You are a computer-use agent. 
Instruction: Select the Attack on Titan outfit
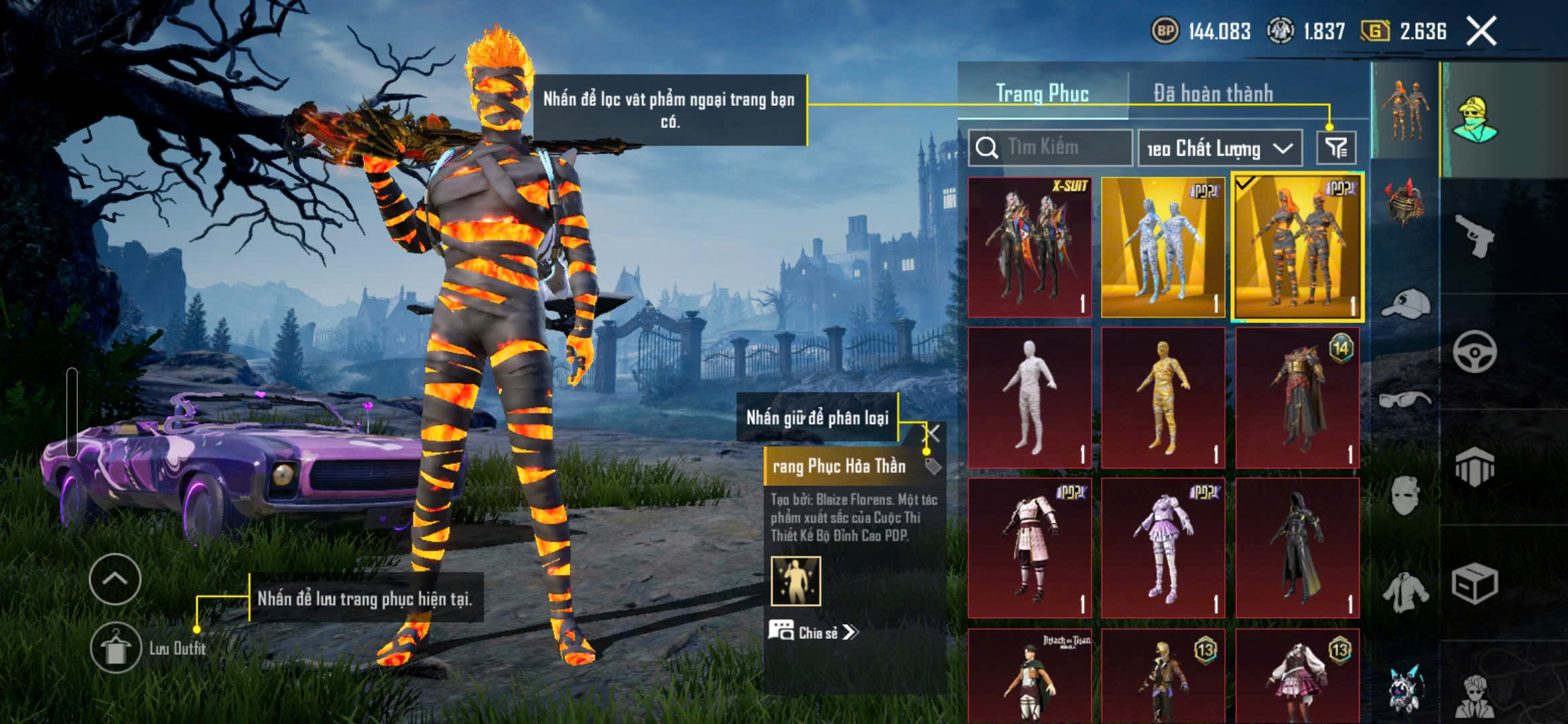pos(1029,677)
